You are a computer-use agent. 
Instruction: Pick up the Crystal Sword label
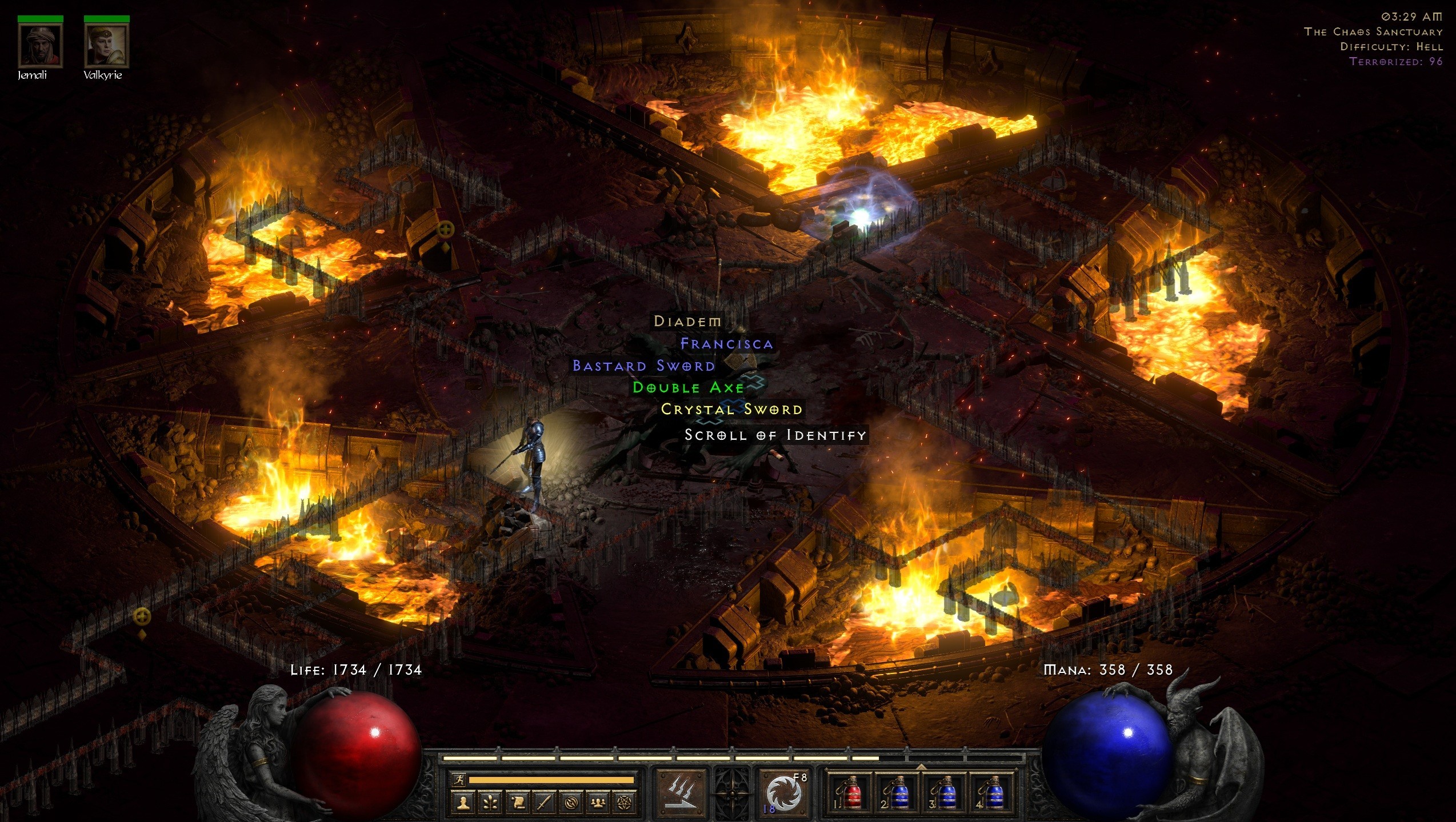(731, 410)
